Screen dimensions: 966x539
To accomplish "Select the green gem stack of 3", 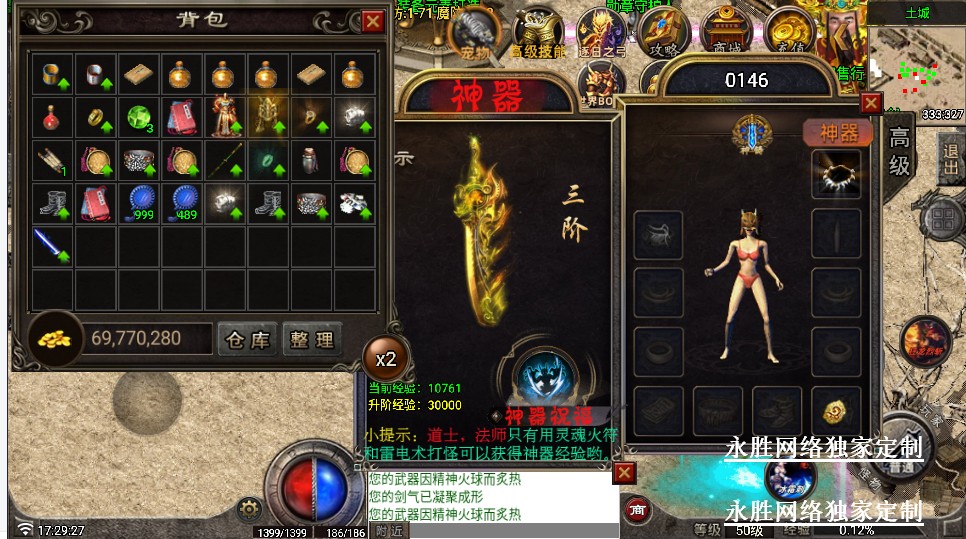I will 138,117.
